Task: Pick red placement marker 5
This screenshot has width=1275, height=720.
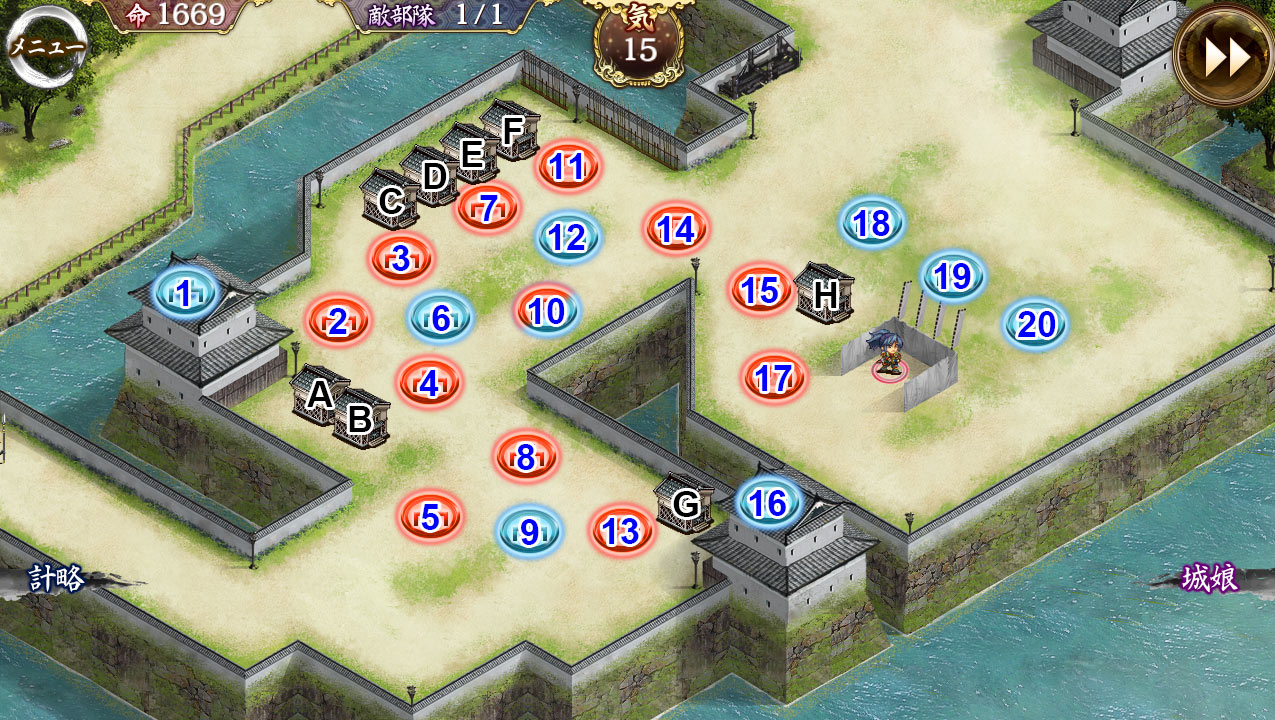Action: pos(430,517)
